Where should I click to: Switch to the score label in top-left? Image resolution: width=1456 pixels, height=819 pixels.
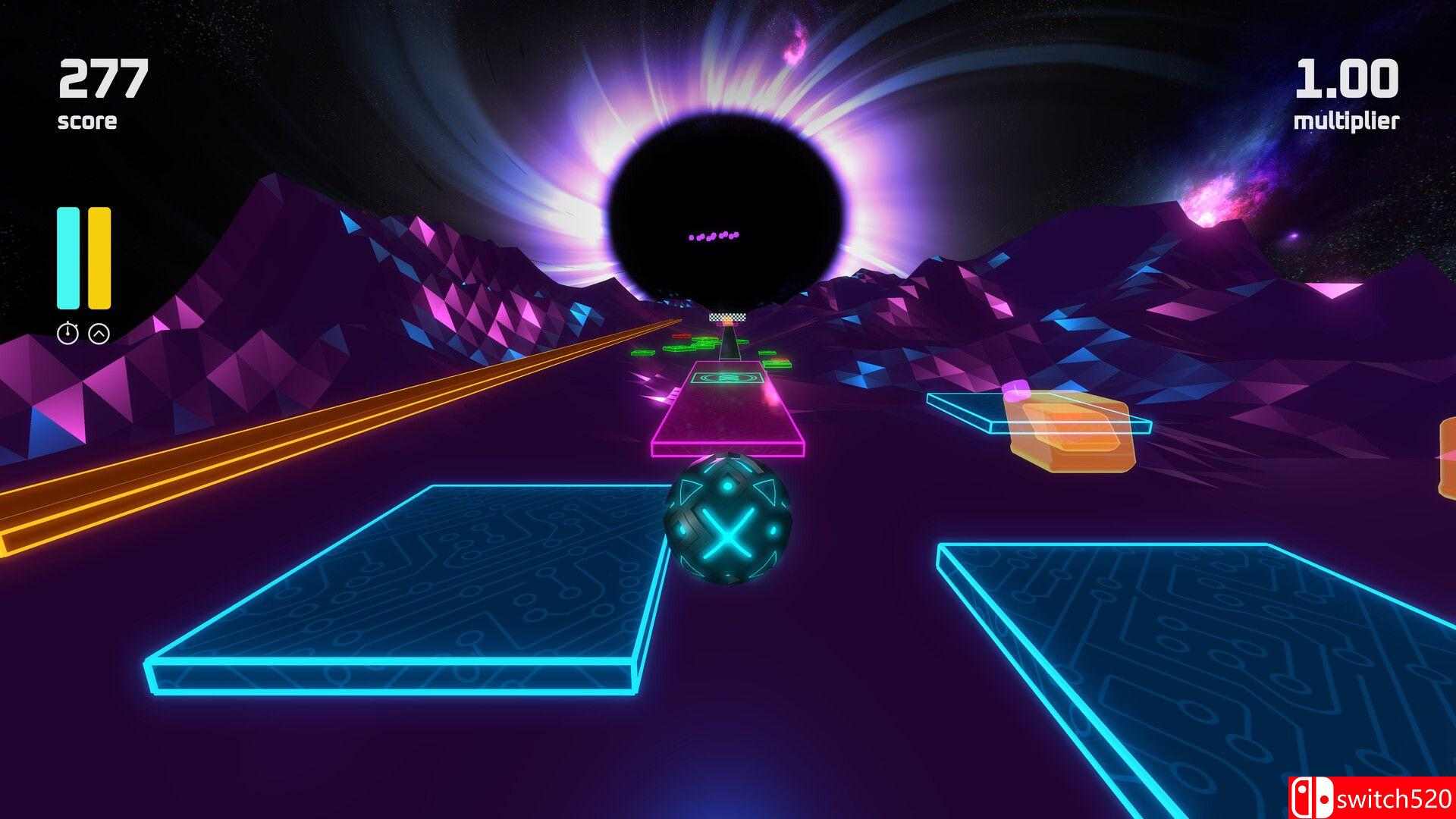pyautogui.click(x=87, y=120)
